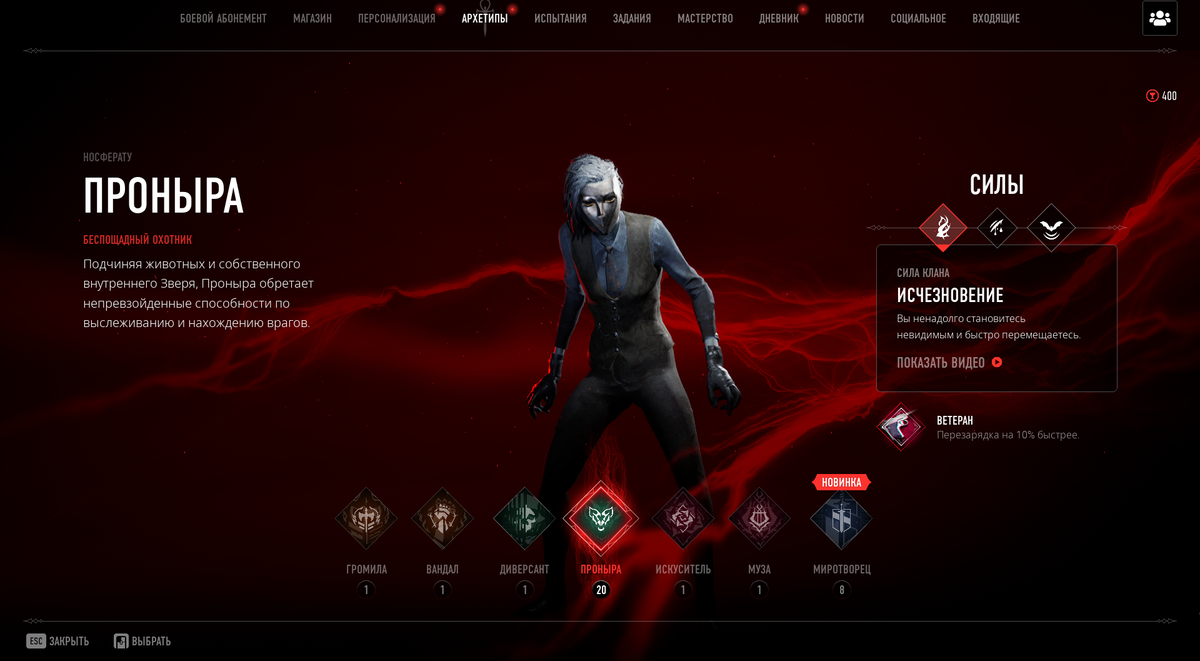Go to the Магазин tab
This screenshot has height=661, width=1200.
pos(312,18)
